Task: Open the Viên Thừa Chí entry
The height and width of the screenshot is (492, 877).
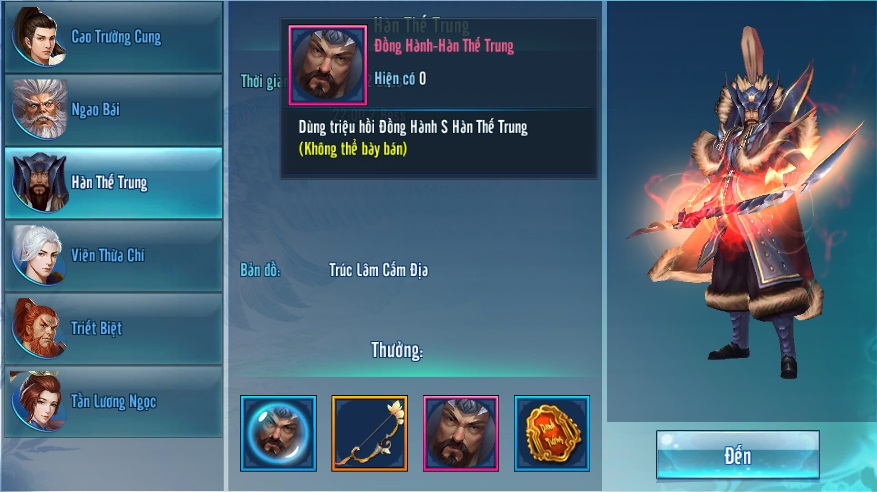Action: 113,256
